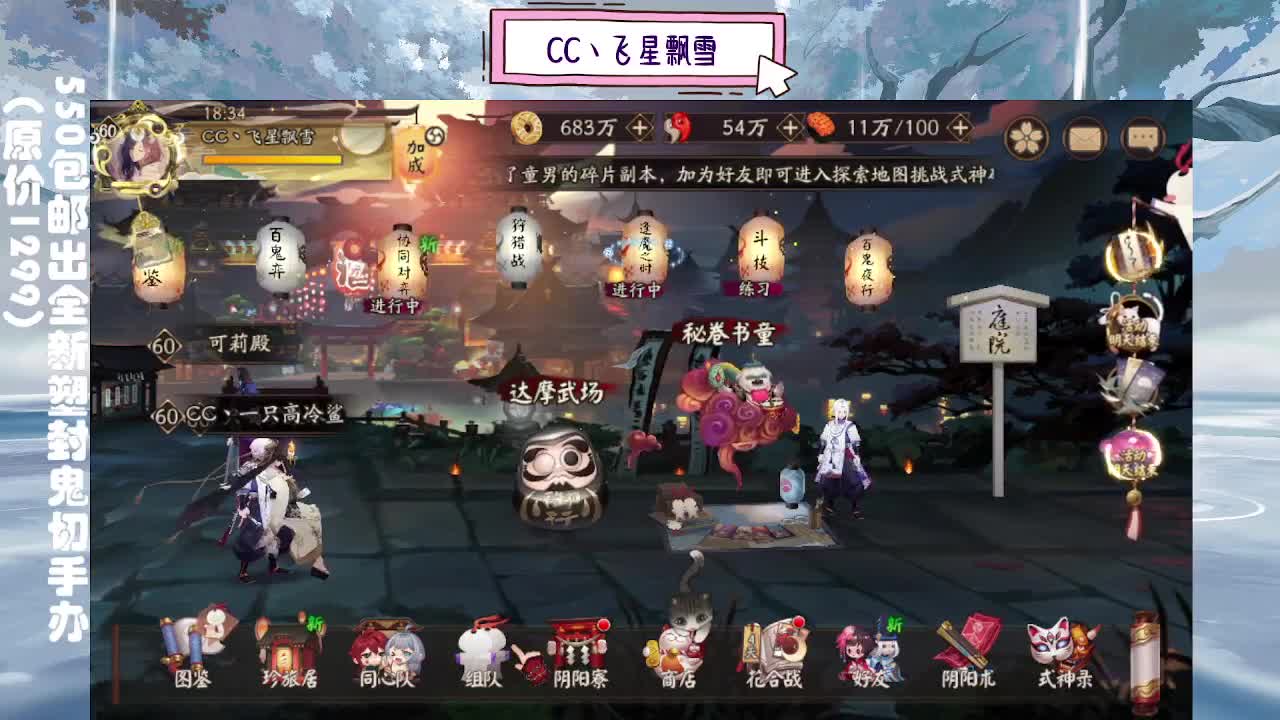Open the mail envelope icon
Screen dimensions: 1280x720
tap(1086, 135)
